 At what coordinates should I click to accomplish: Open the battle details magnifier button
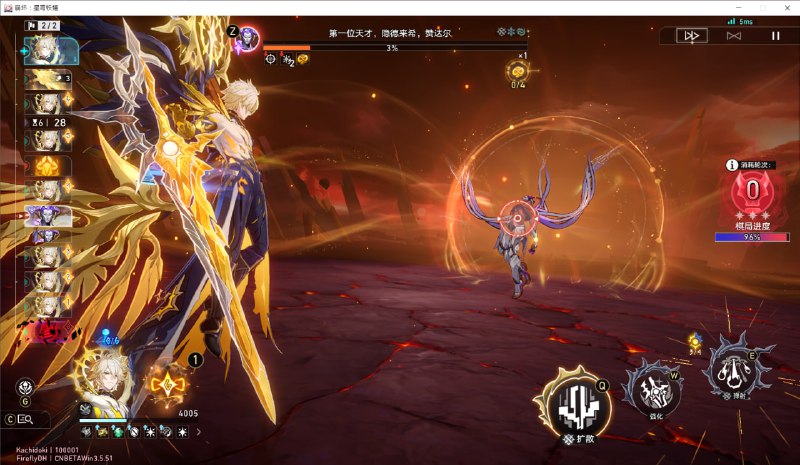click(25, 419)
